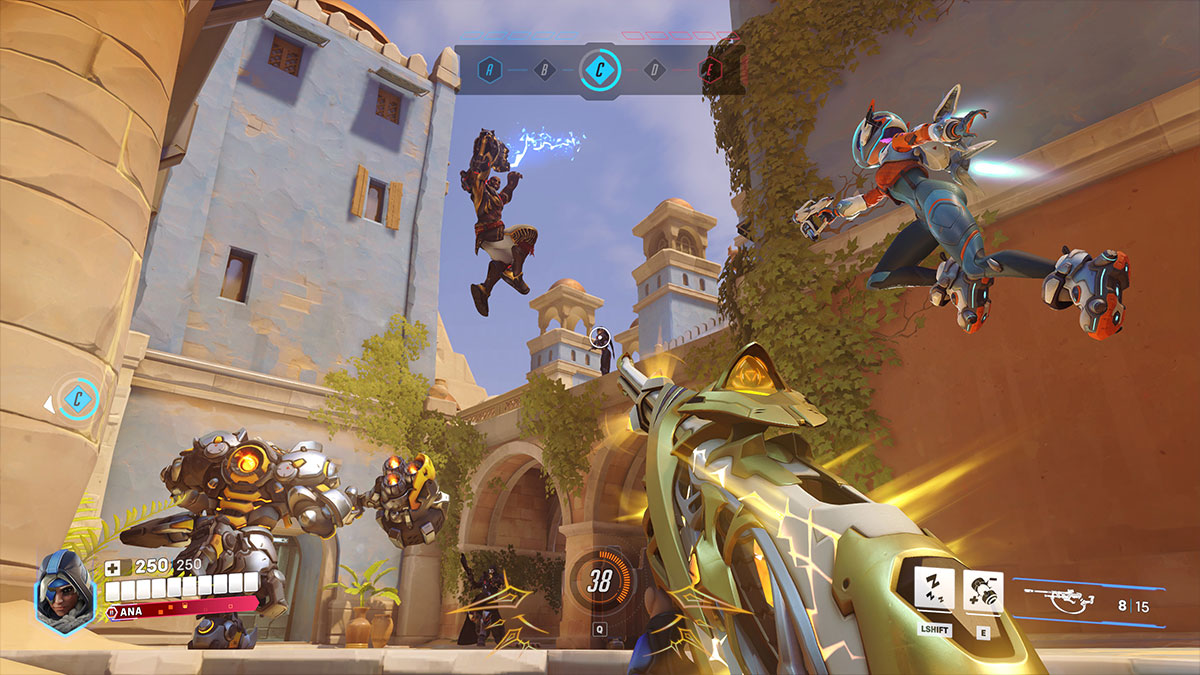Pick the red objective point E hexagon
This screenshot has width=1200, height=675.
[710, 70]
